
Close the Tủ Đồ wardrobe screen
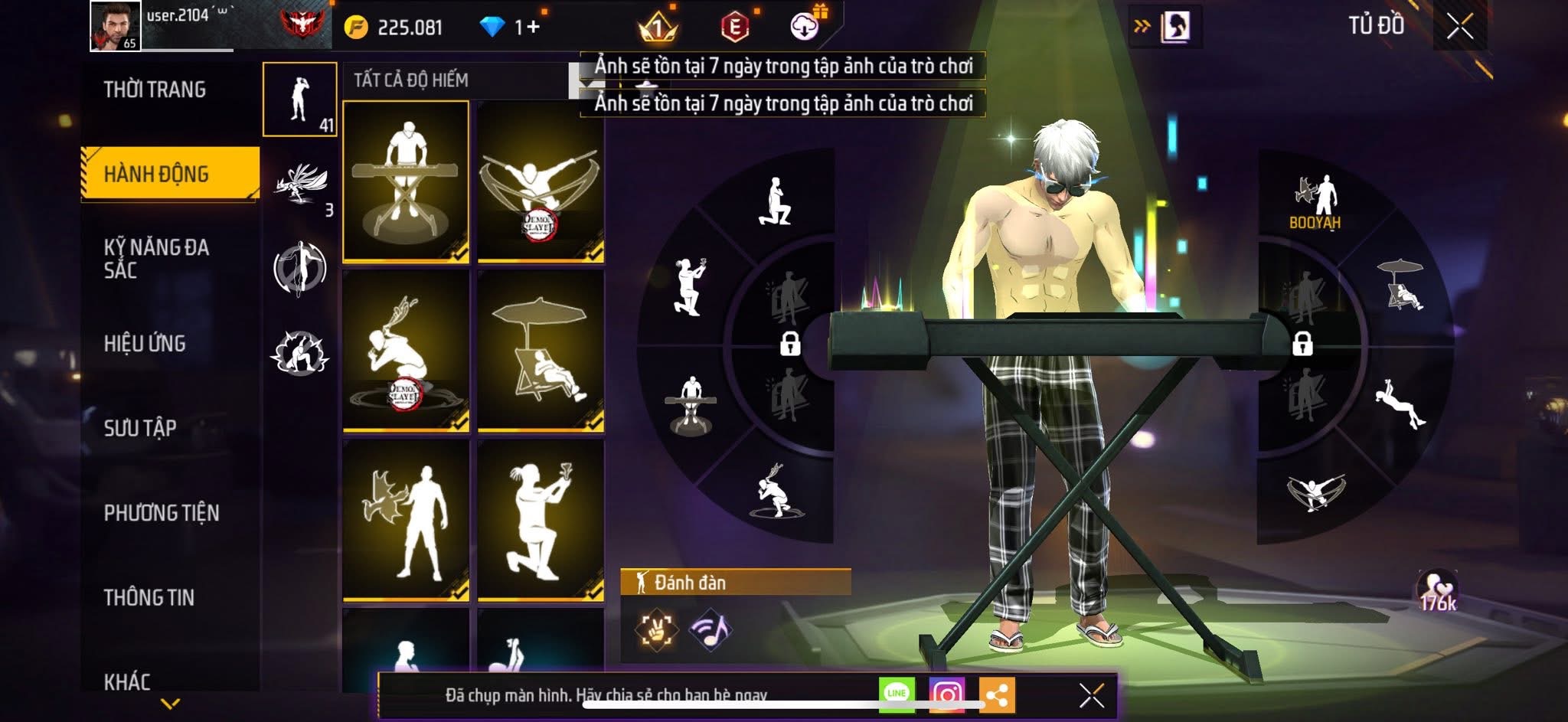tap(1459, 27)
